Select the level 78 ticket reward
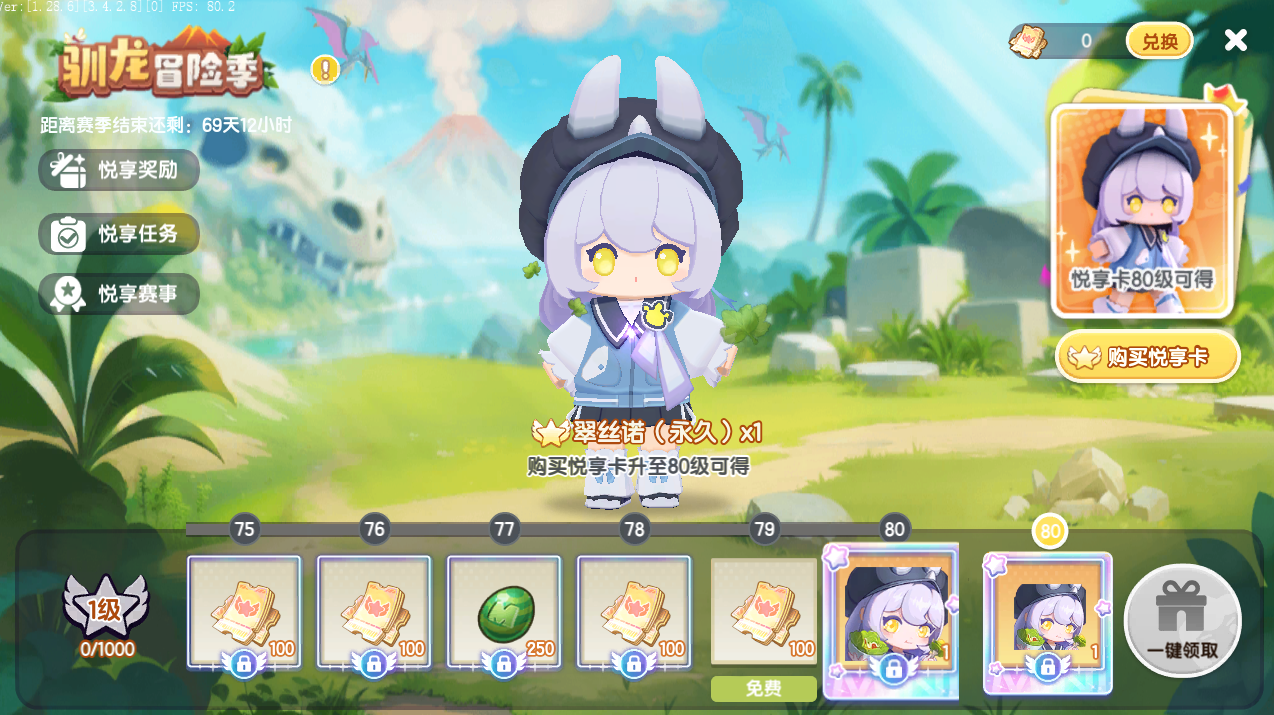This screenshot has height=715, width=1274. [634, 611]
